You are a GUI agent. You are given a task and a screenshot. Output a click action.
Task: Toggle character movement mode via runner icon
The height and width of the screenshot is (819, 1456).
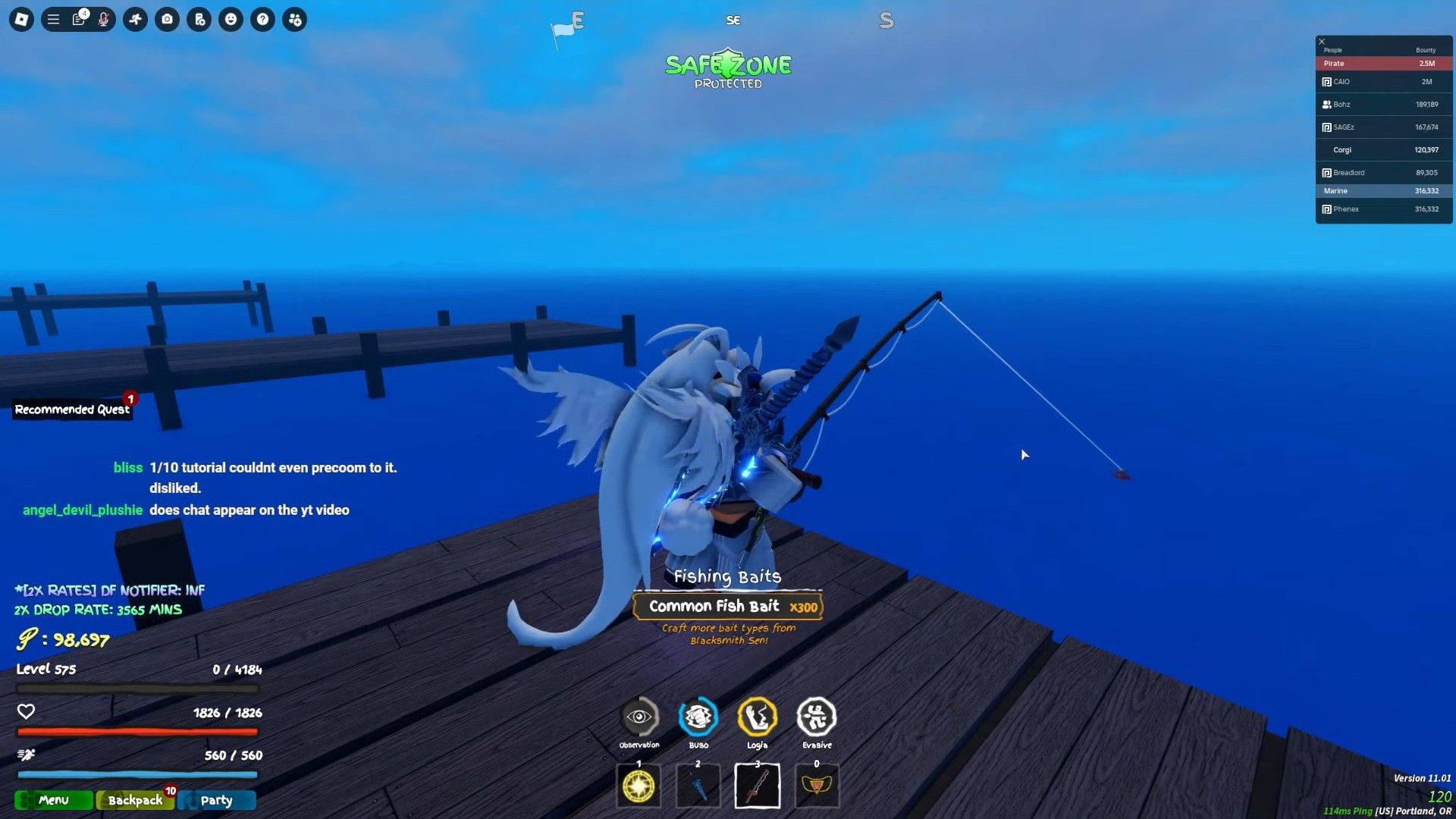pos(135,20)
